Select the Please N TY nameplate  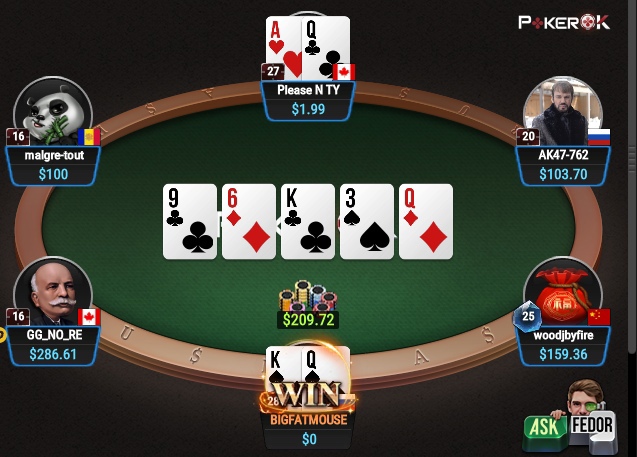point(308,99)
